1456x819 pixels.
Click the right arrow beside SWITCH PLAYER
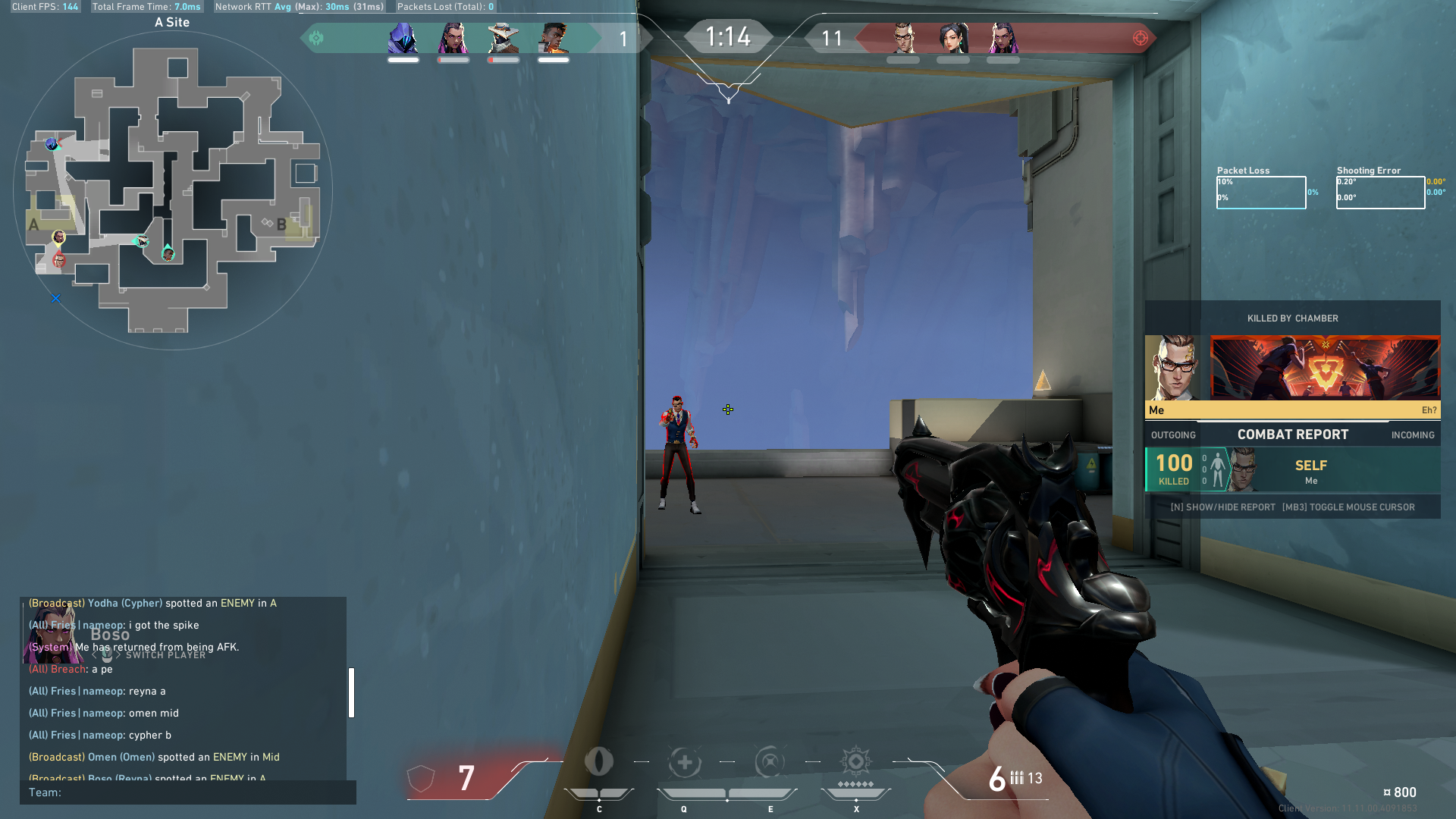(x=118, y=654)
